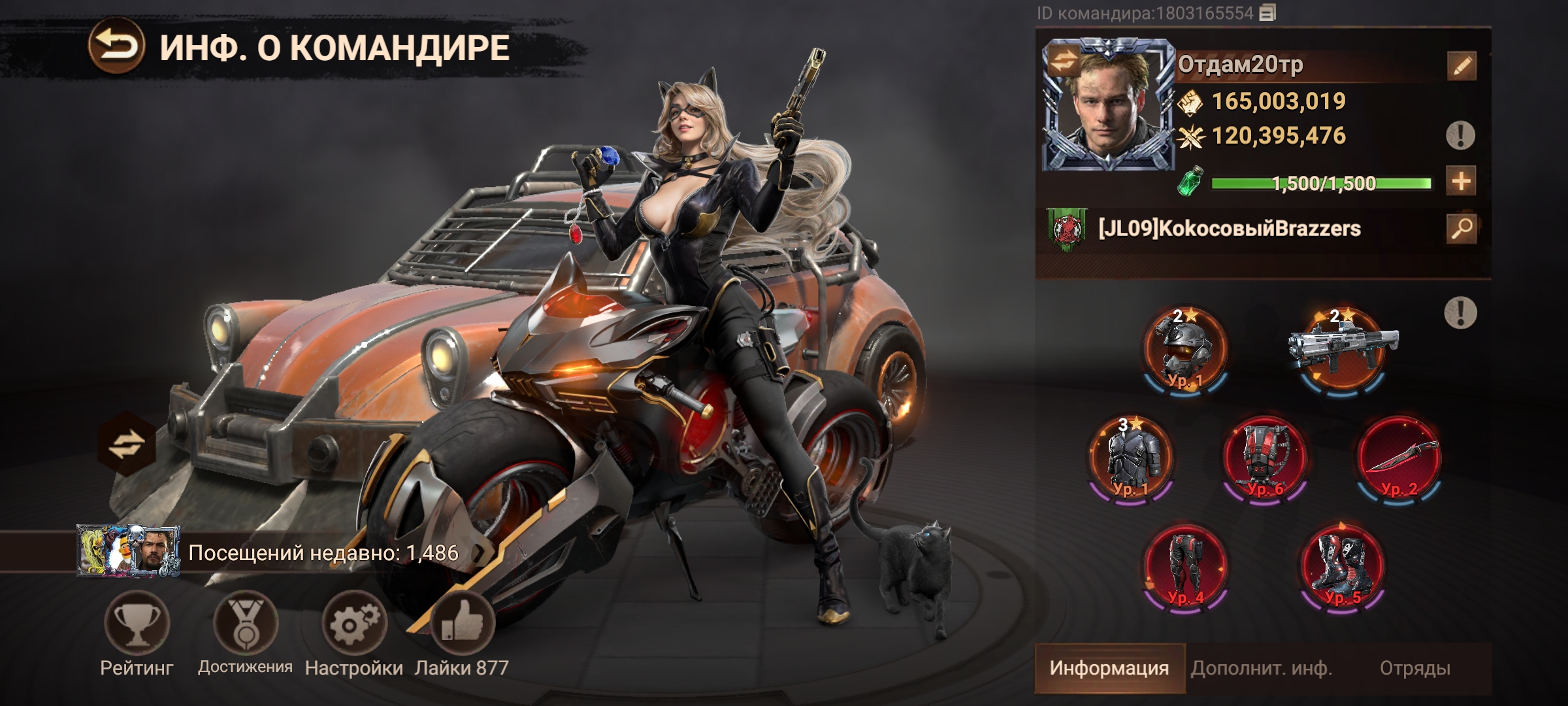Swap the displayed vehicle with hexagon arrows button

coord(127,445)
